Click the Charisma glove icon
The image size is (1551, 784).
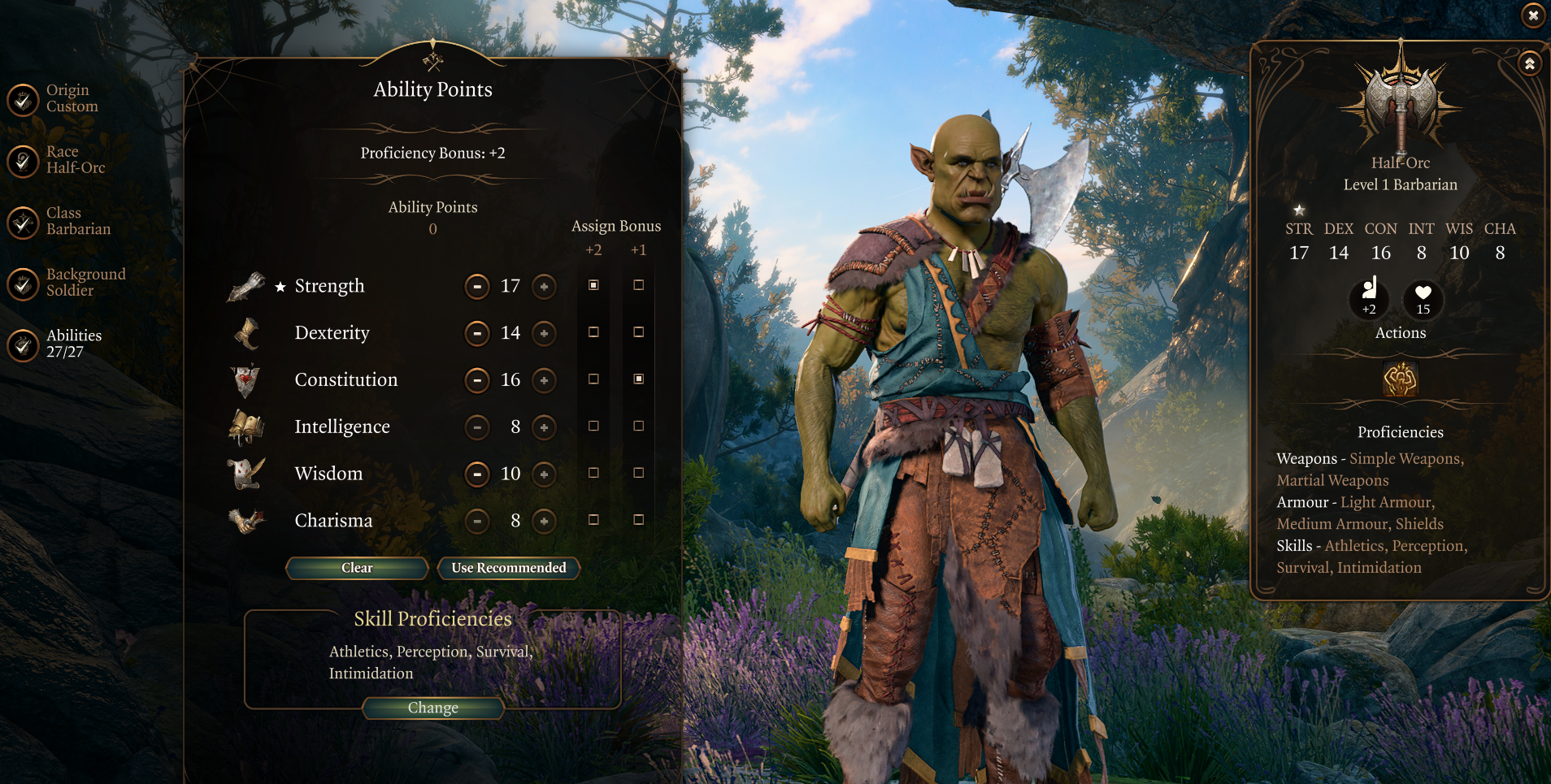(x=246, y=520)
